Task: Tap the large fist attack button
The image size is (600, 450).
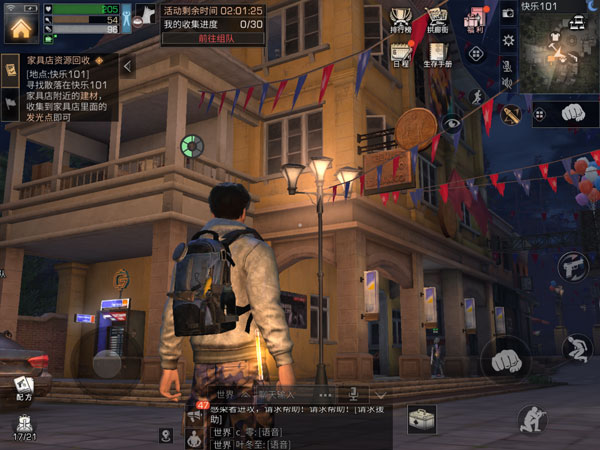Action: [x=506, y=357]
